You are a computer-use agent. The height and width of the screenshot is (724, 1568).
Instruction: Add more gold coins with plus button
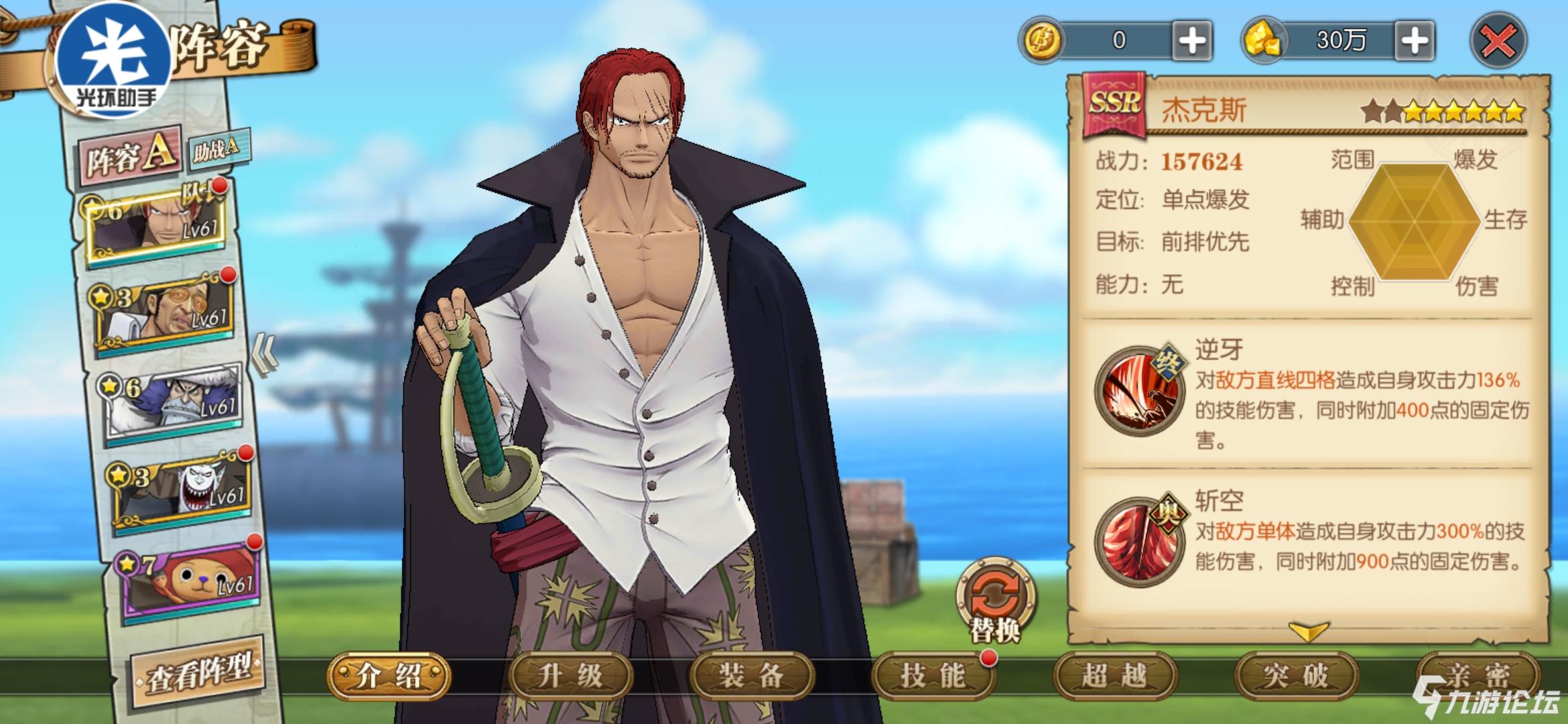(x=1192, y=42)
